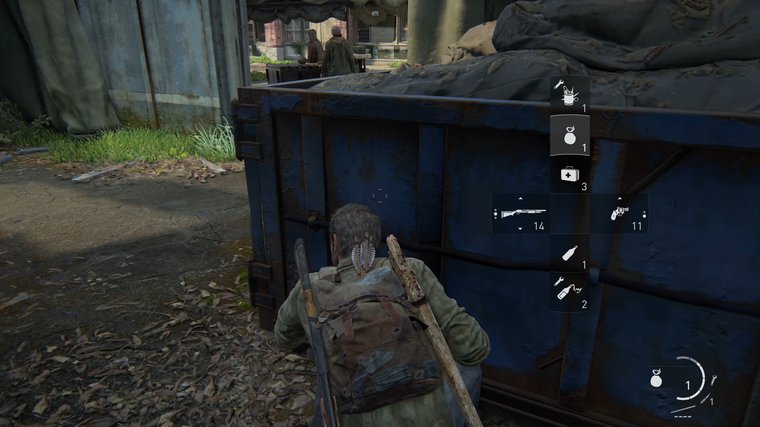
Task: Equip the revolver from the weapon cross
Action: tap(619, 213)
